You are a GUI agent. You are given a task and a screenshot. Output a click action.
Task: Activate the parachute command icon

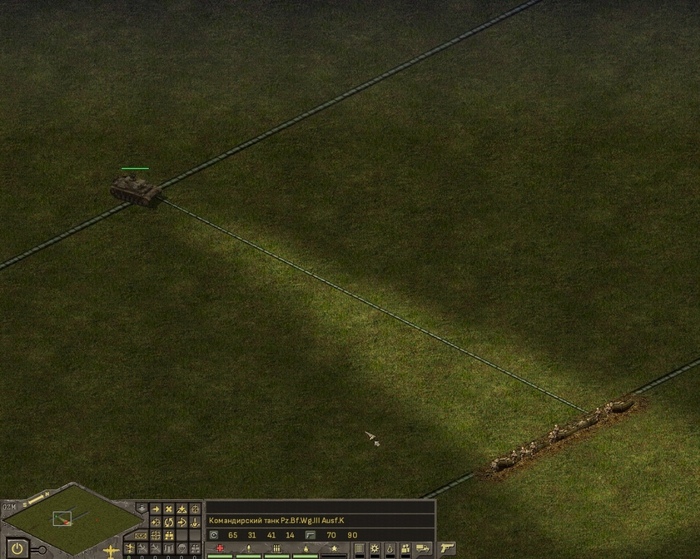click(x=182, y=548)
